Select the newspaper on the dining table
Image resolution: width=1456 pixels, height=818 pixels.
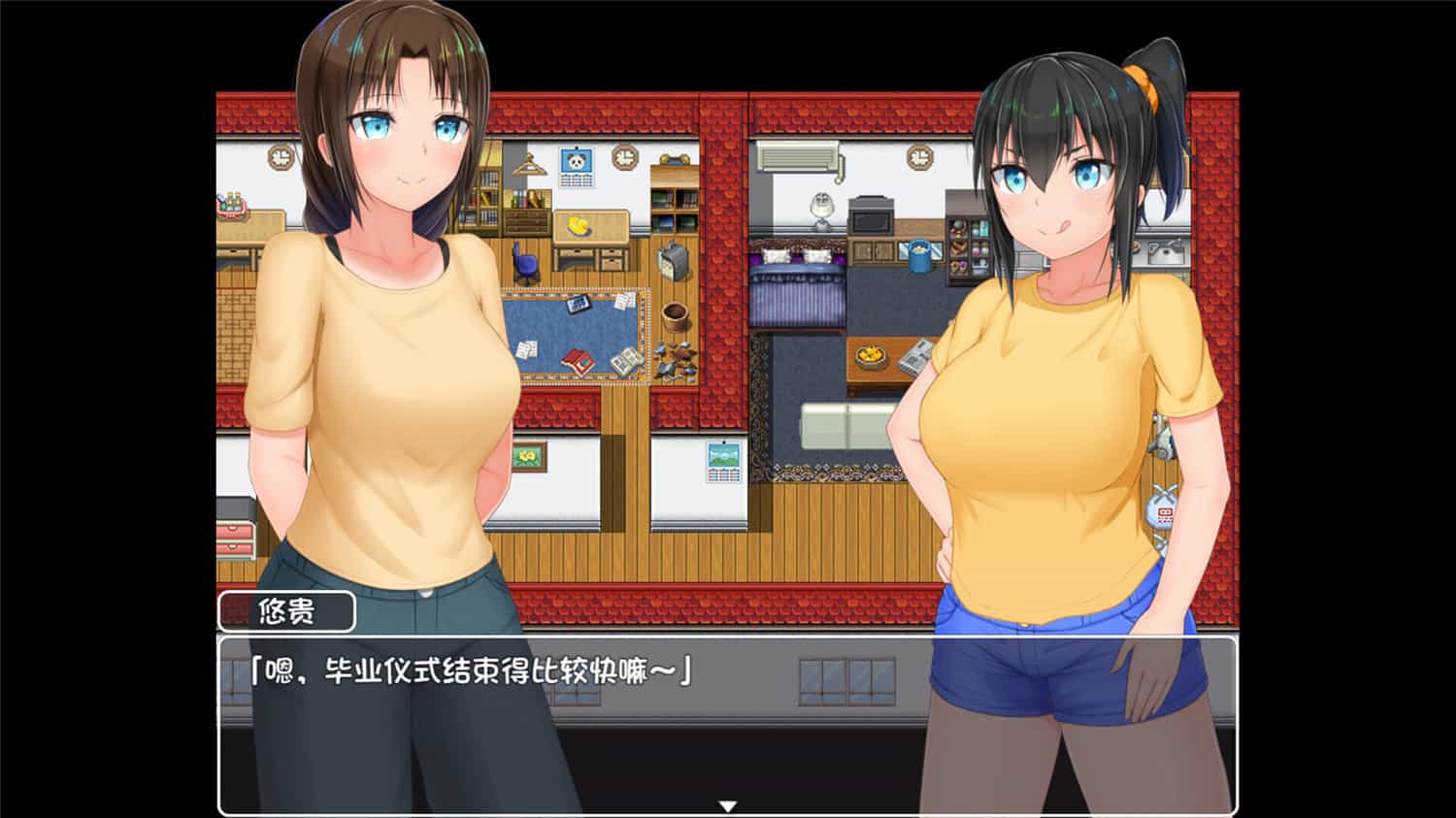point(916,358)
